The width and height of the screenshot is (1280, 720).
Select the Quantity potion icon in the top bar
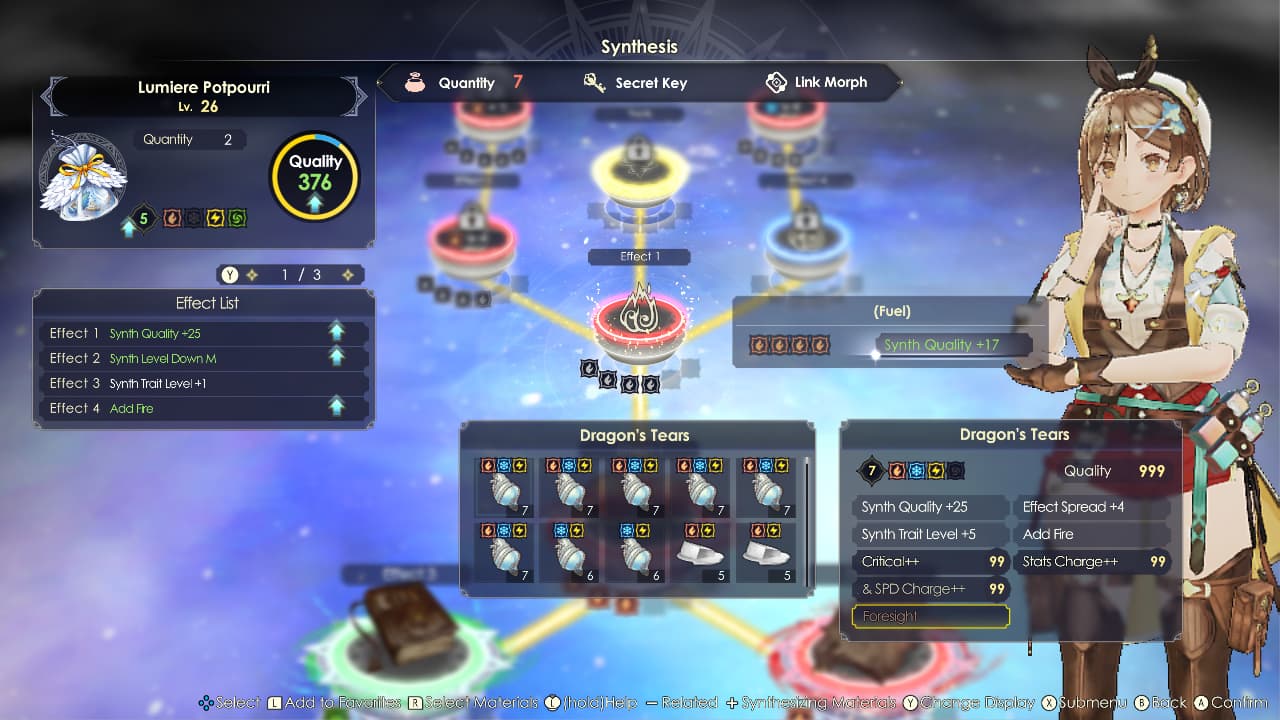pos(415,82)
